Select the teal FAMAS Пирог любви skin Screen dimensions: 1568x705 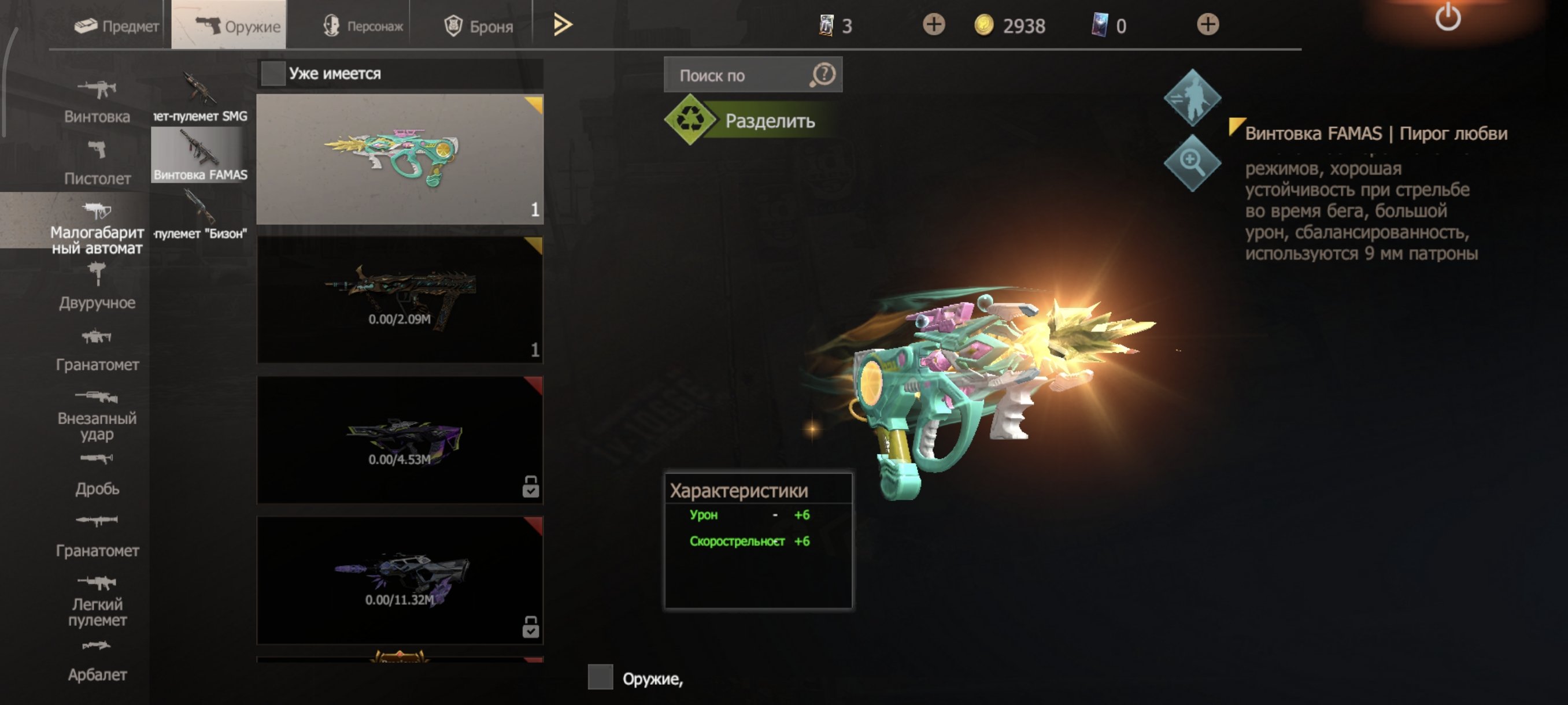click(400, 159)
